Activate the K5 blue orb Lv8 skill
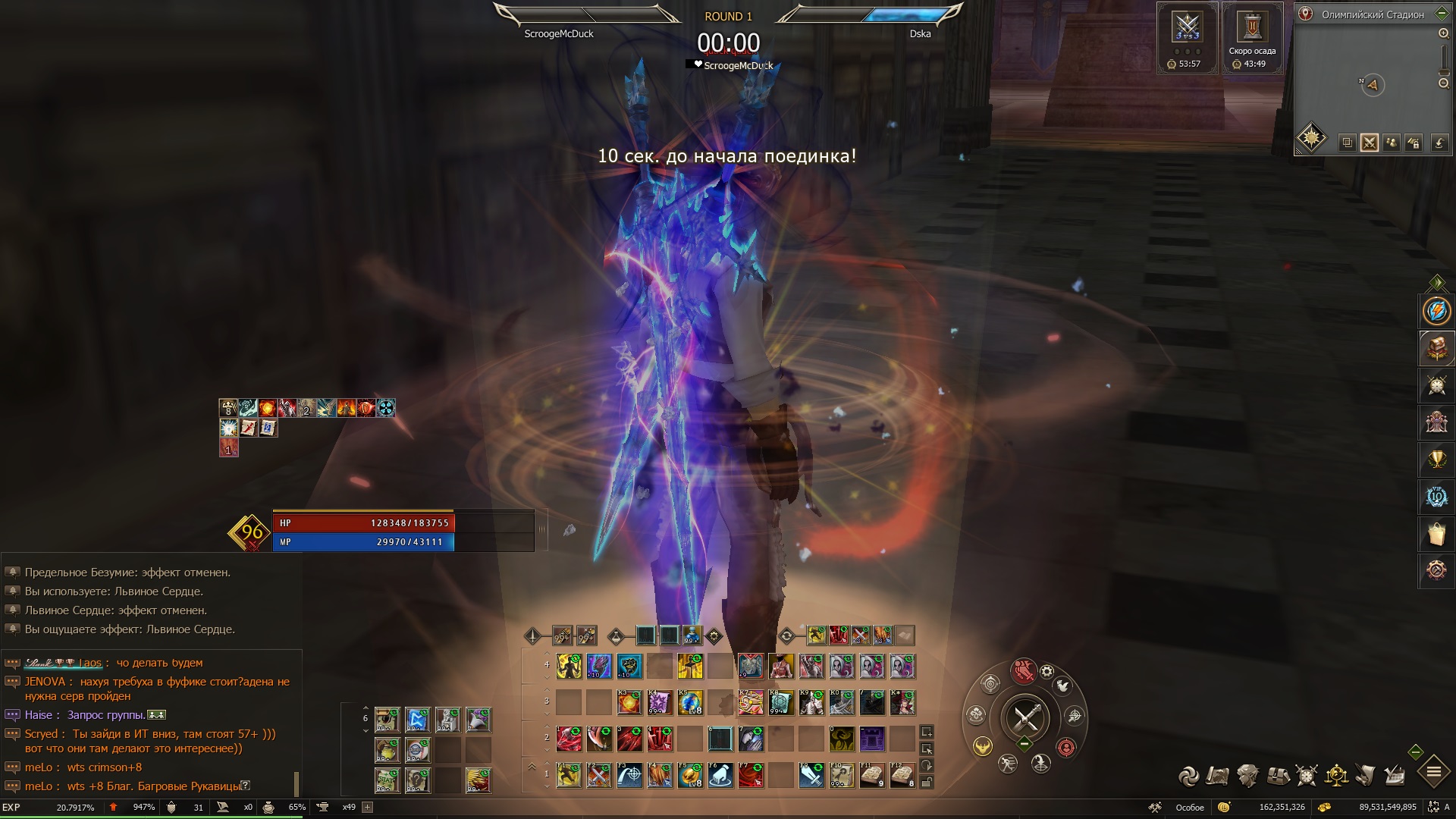Screen dimensions: 1456x819 (x=689, y=703)
